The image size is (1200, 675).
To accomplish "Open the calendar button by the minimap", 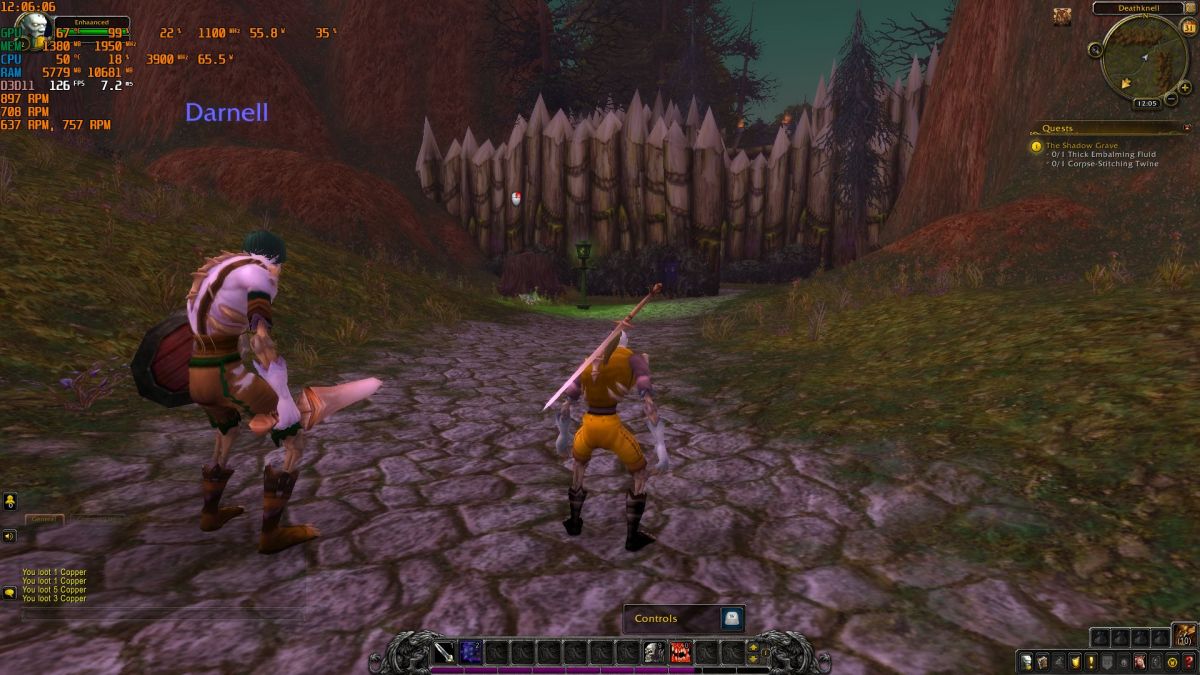I will 1188,28.
